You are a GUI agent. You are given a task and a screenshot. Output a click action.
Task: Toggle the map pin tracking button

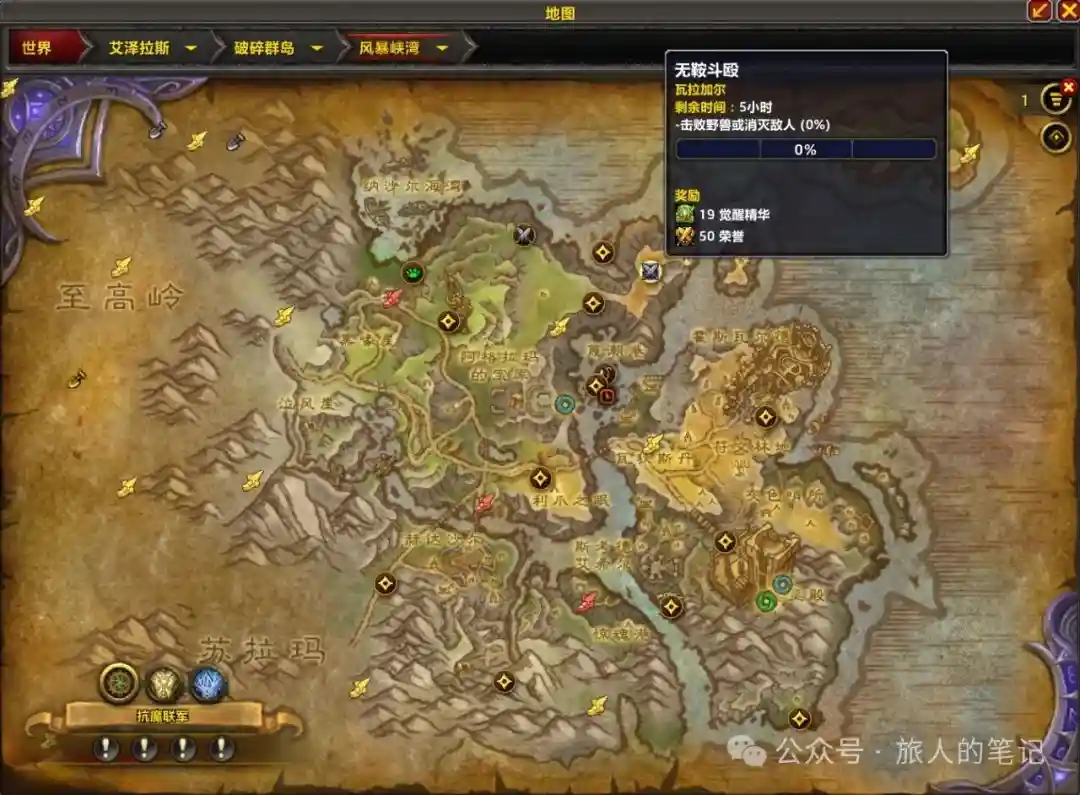click(1056, 137)
